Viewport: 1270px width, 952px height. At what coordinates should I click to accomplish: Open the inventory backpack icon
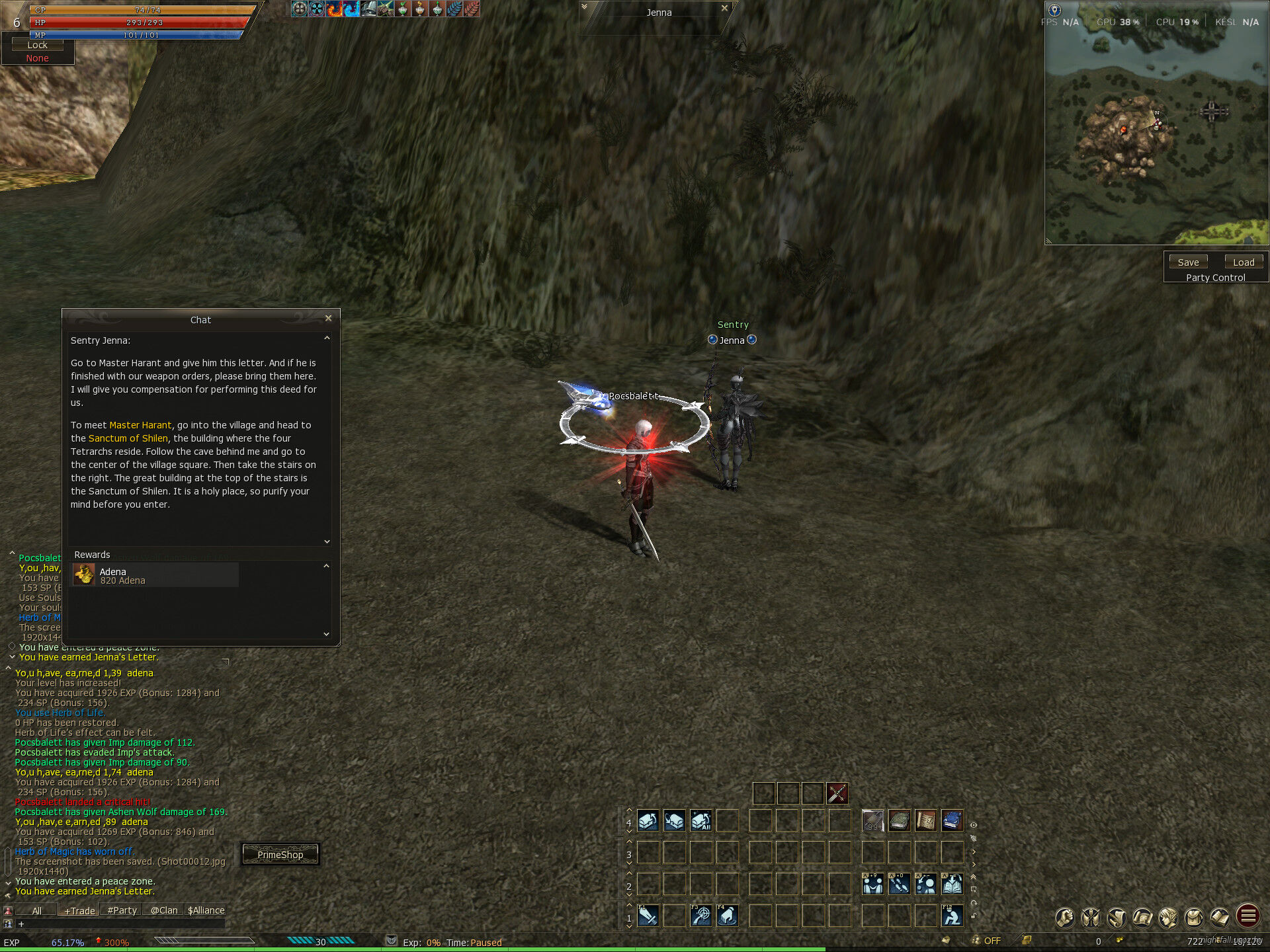point(1194,917)
